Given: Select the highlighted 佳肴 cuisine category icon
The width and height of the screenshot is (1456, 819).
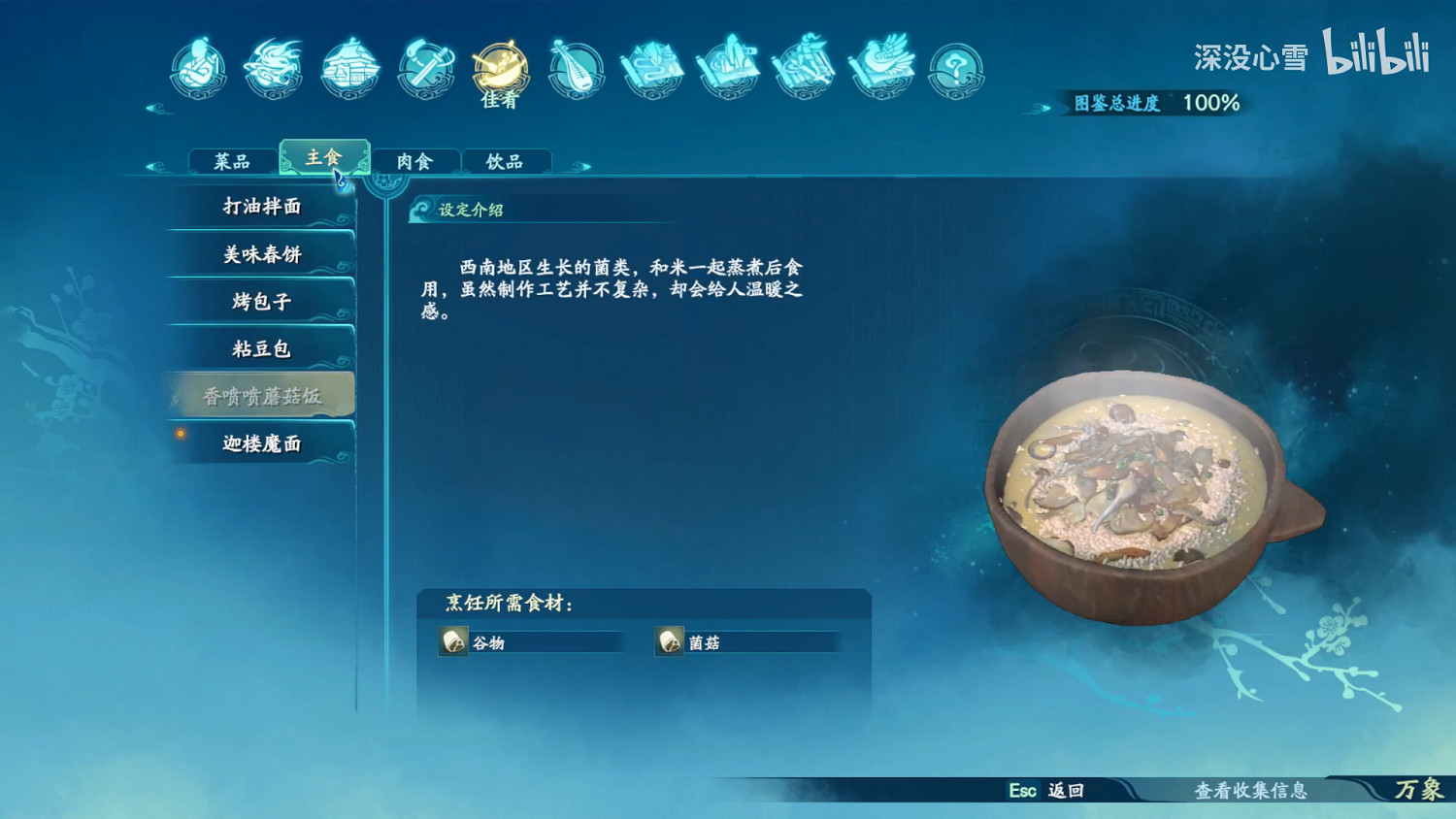Looking at the screenshot, I should coord(500,68).
